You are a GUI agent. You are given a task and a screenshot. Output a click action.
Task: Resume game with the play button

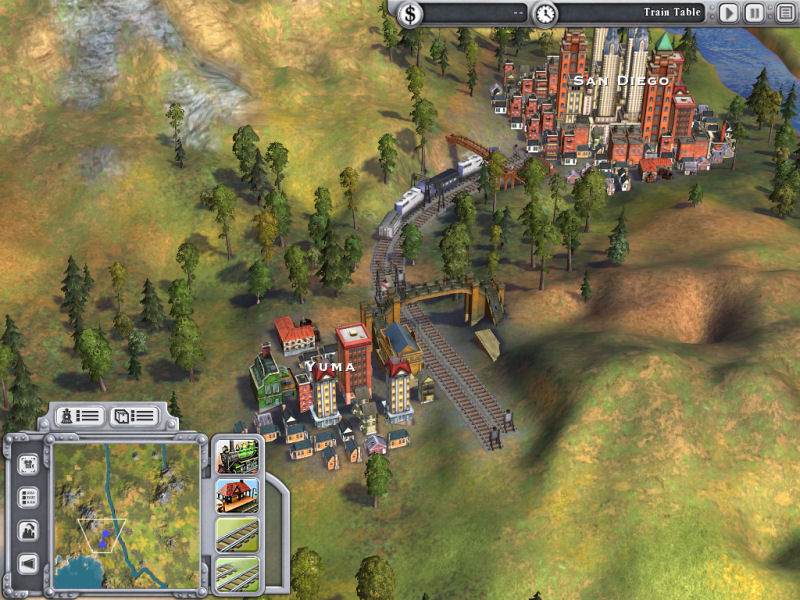click(x=728, y=14)
